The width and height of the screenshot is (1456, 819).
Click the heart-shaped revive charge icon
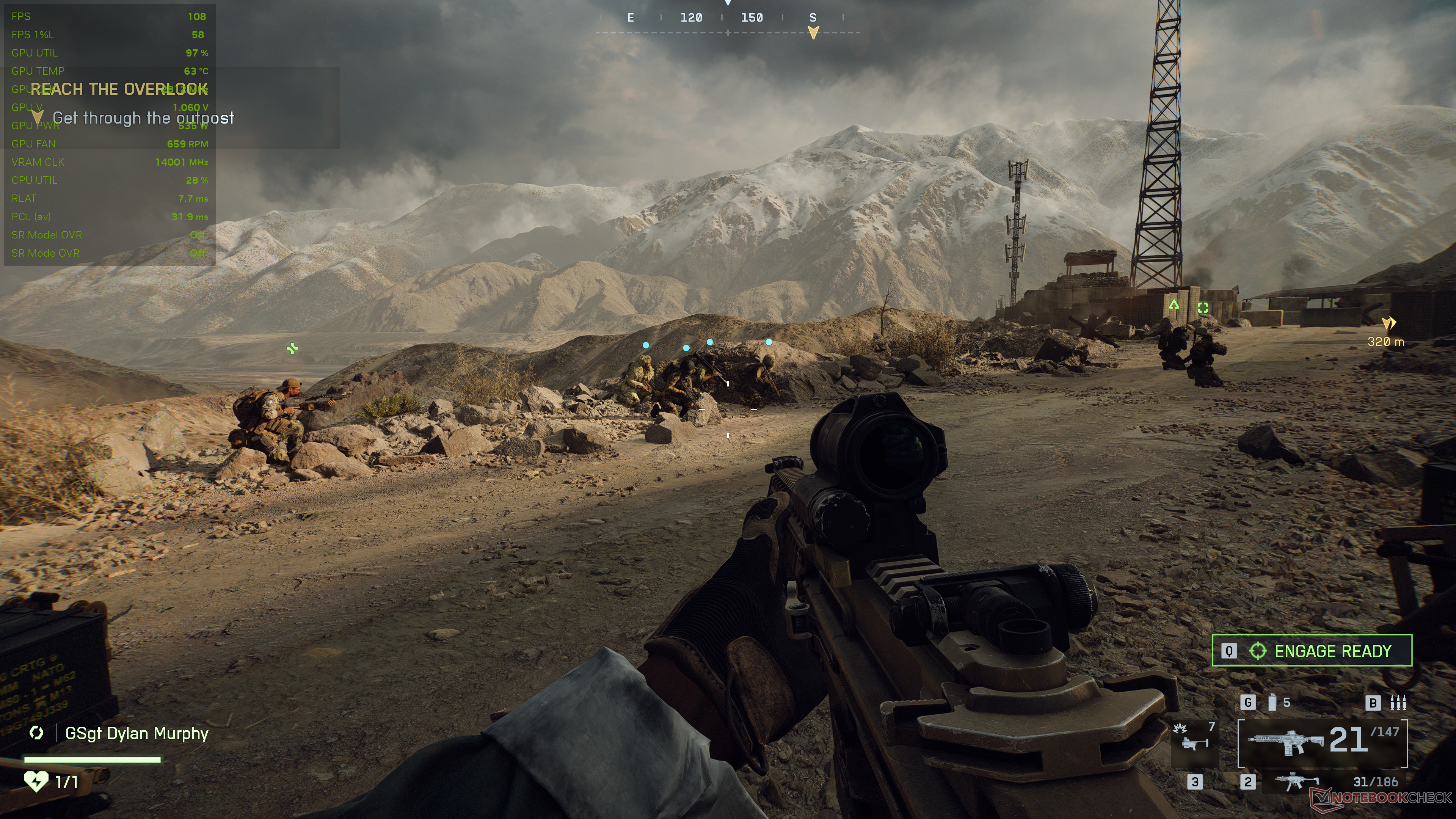click(x=36, y=782)
